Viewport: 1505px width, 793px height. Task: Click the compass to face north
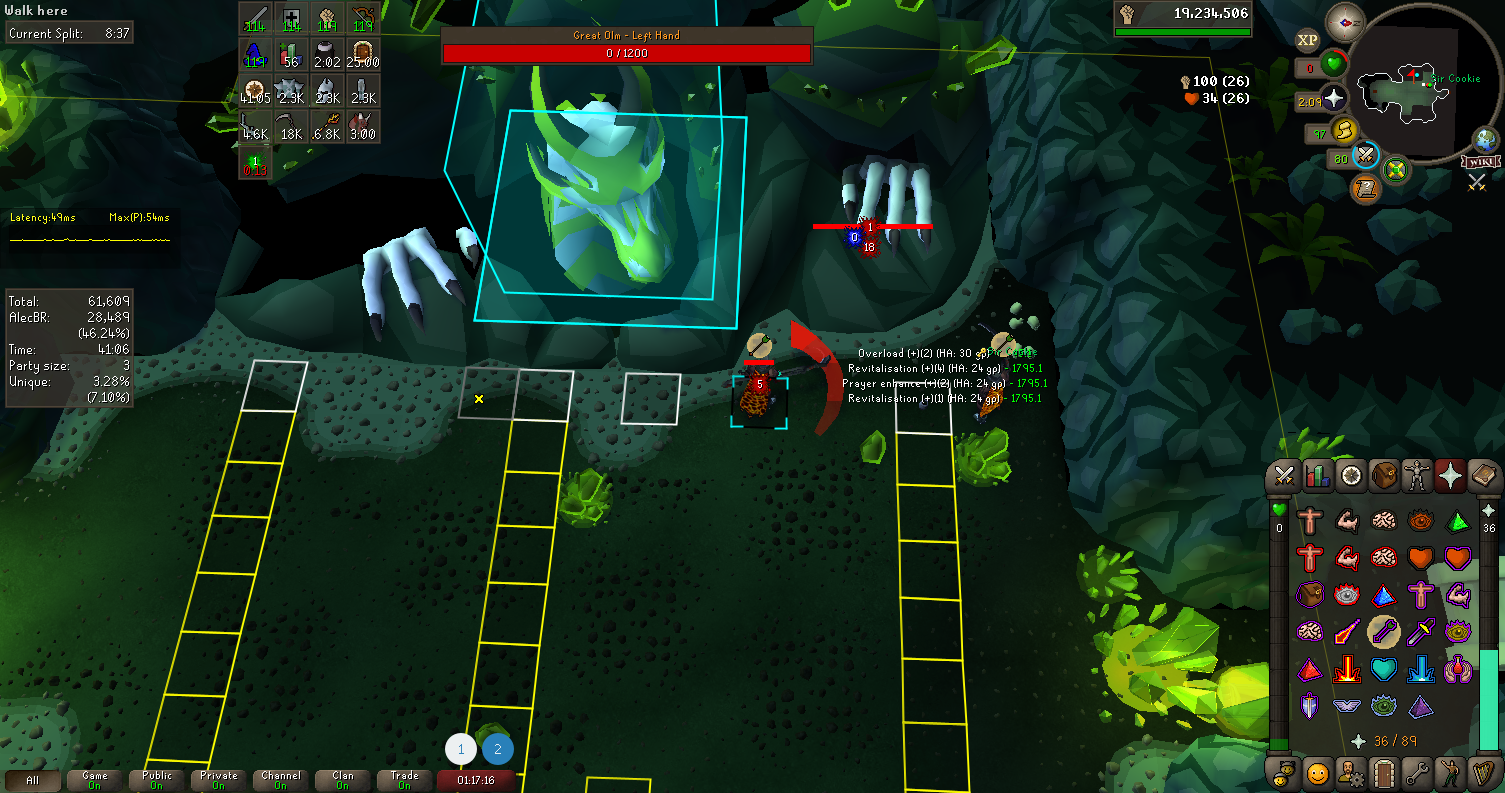1344,22
